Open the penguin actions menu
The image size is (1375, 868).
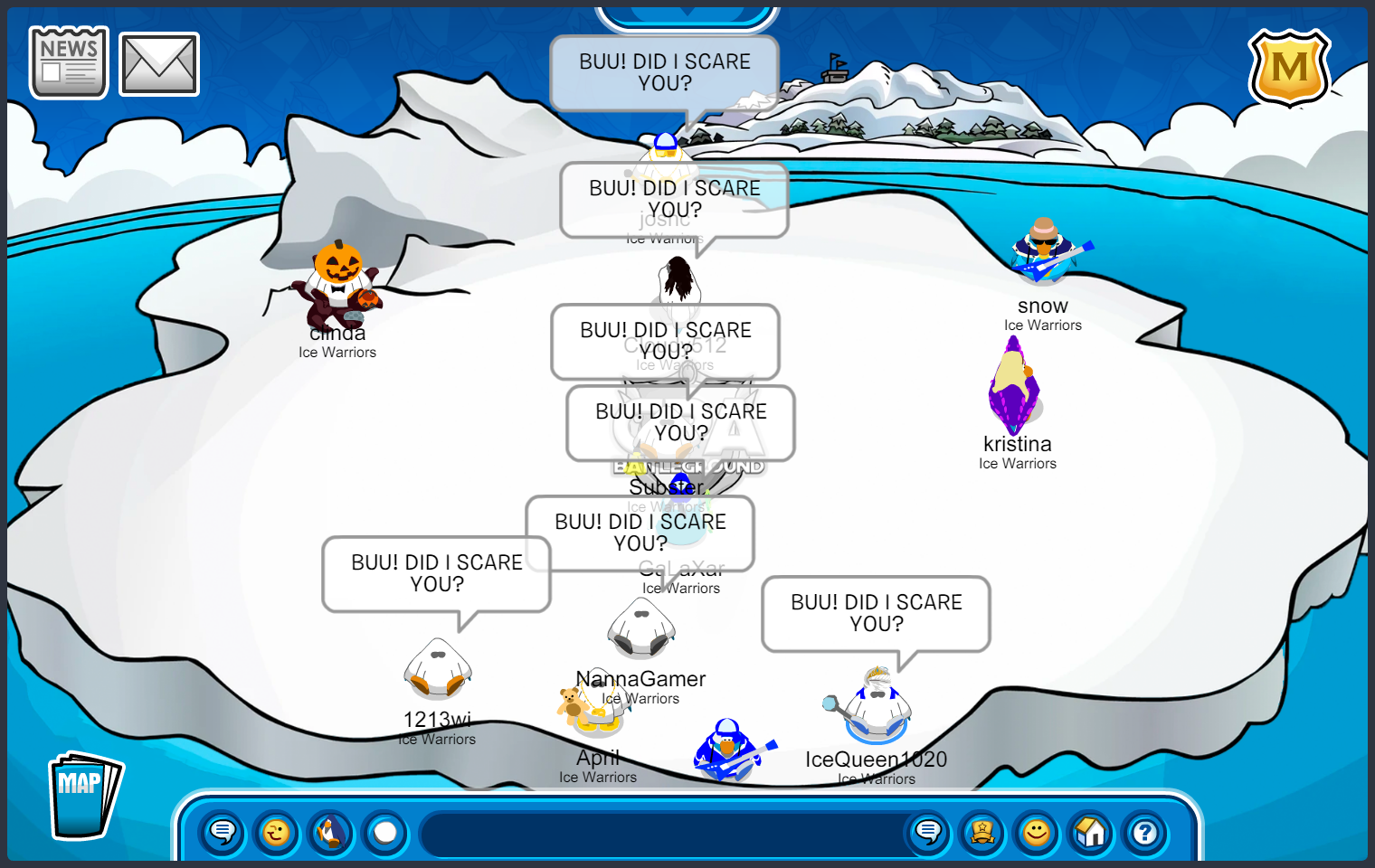[331, 832]
